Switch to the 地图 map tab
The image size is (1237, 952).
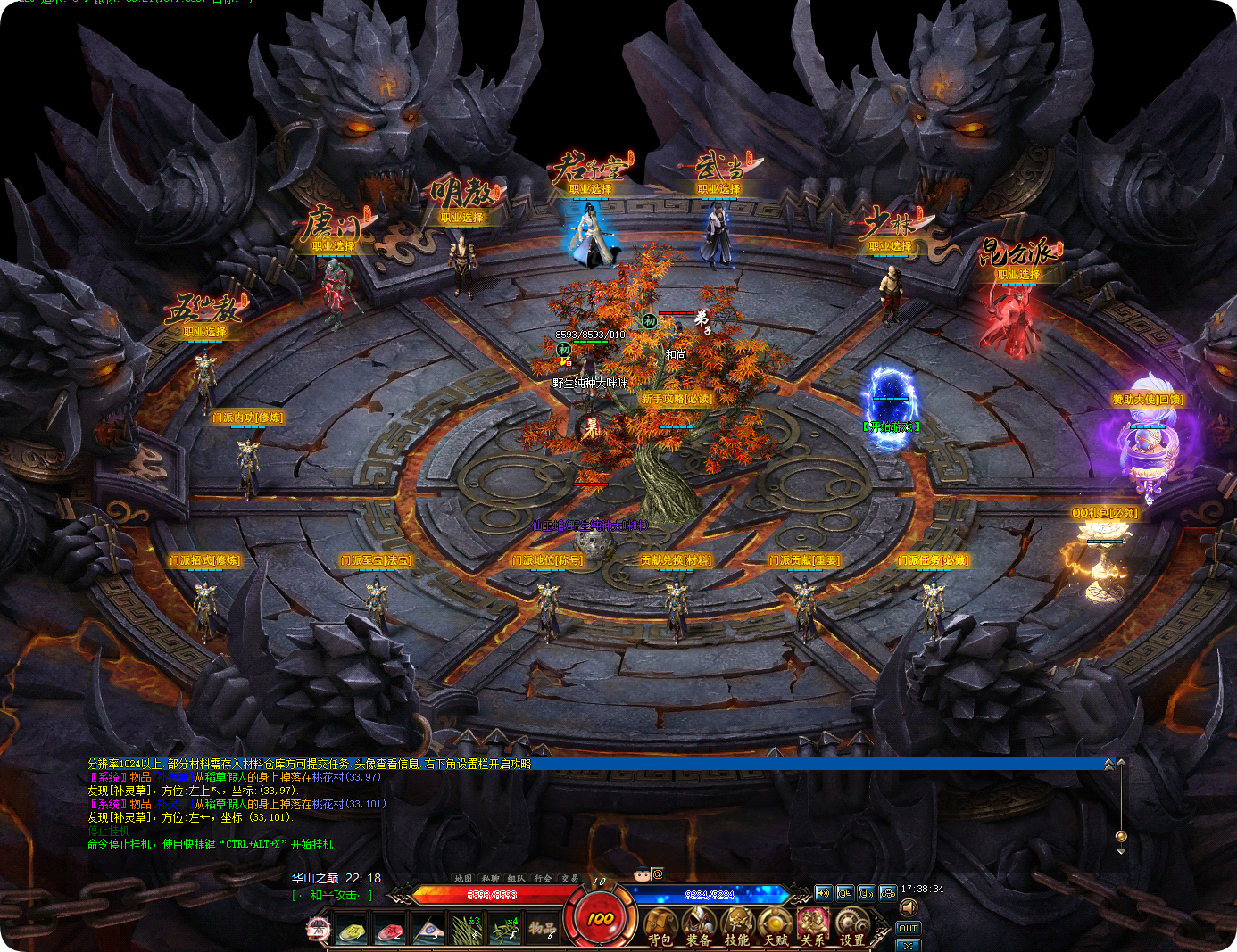click(x=463, y=879)
